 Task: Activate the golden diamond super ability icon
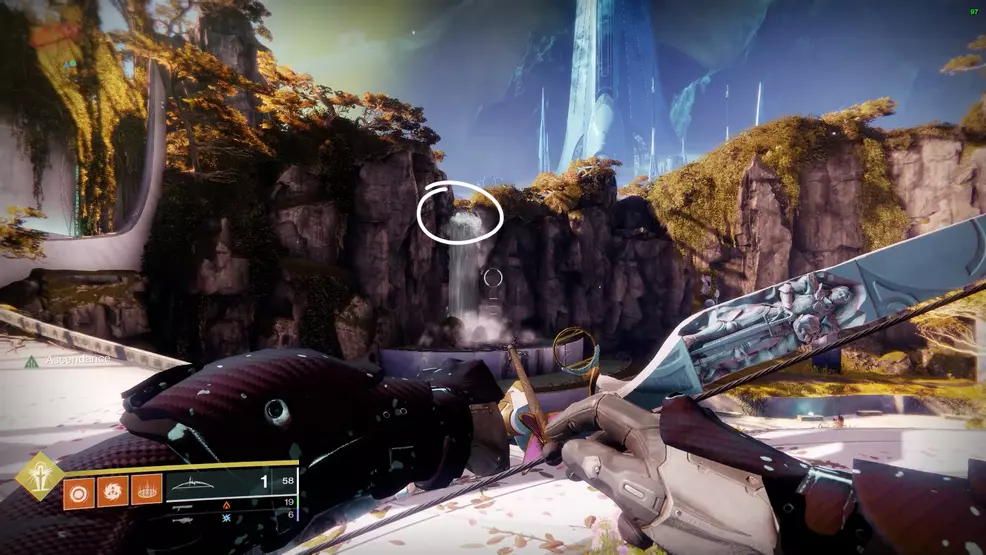click(39, 476)
